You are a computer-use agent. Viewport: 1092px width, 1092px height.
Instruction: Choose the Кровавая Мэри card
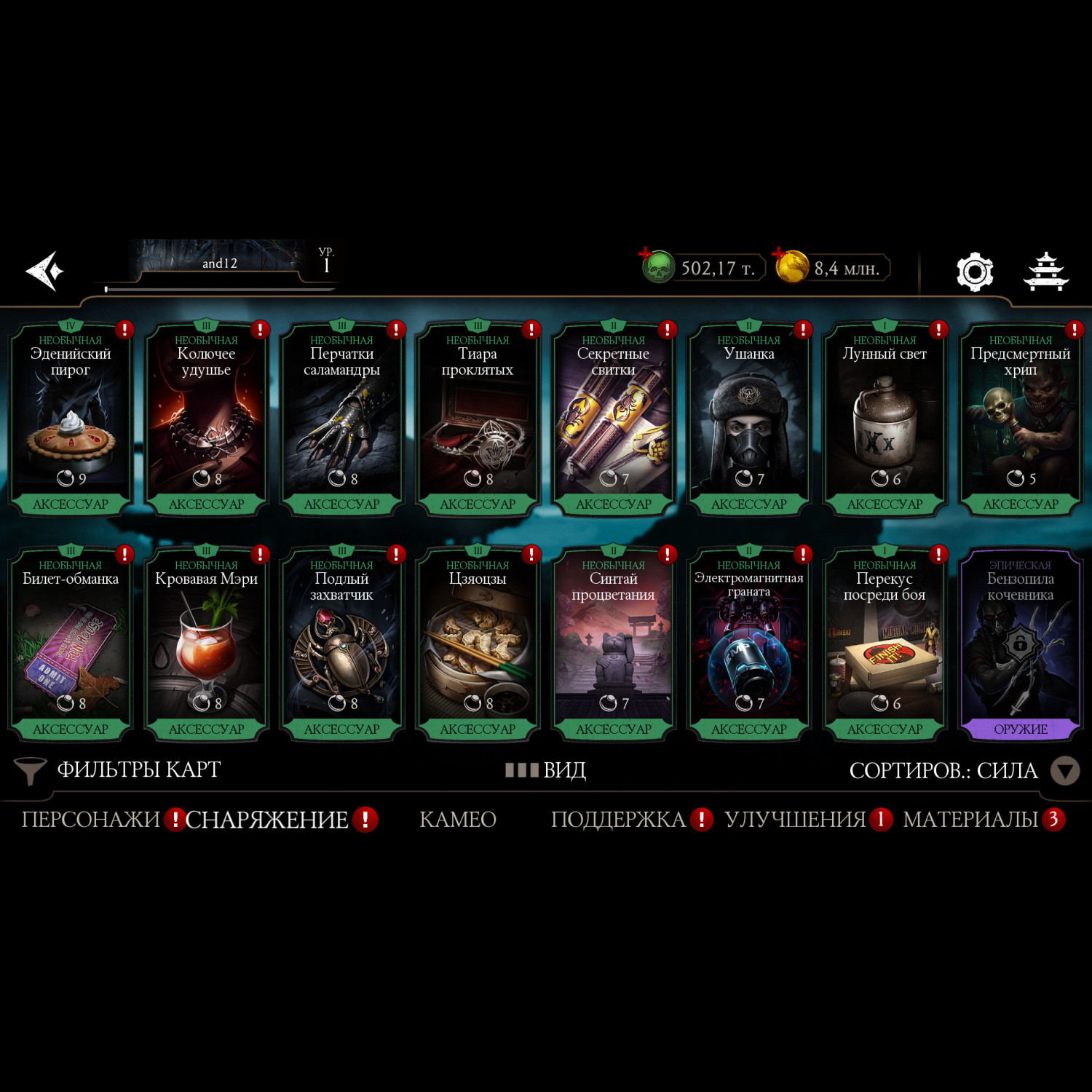point(206,644)
